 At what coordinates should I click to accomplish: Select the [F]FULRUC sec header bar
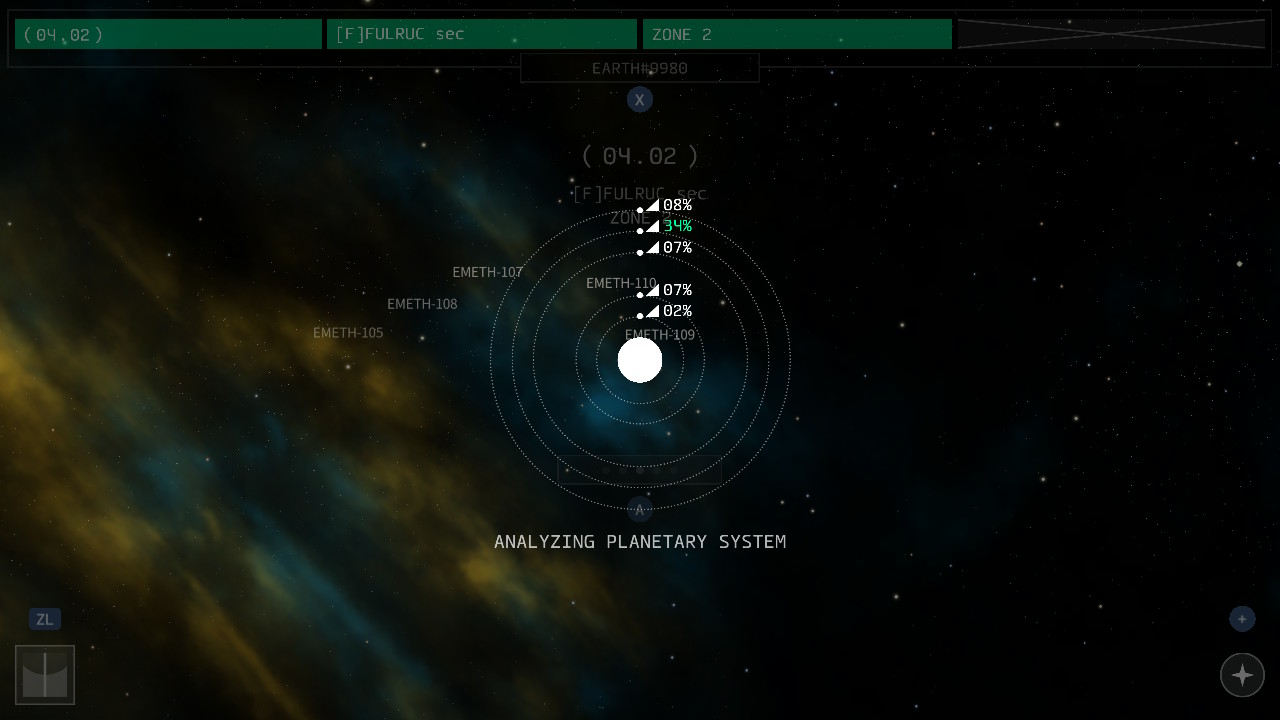pyautogui.click(x=481, y=34)
